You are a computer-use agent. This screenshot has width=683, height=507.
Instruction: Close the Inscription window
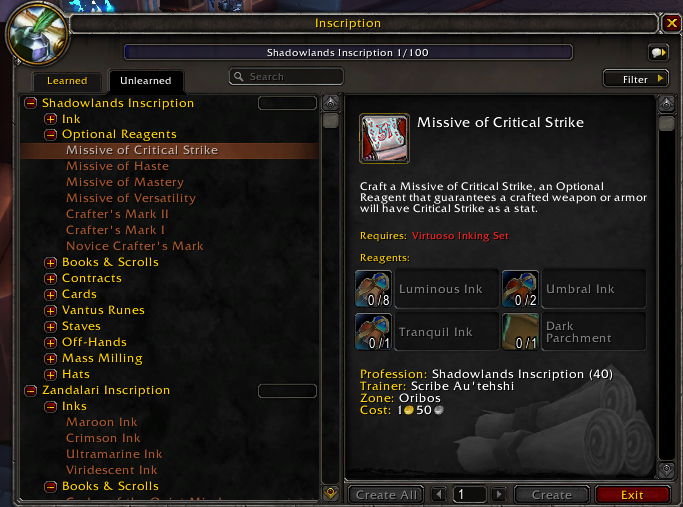[671, 21]
